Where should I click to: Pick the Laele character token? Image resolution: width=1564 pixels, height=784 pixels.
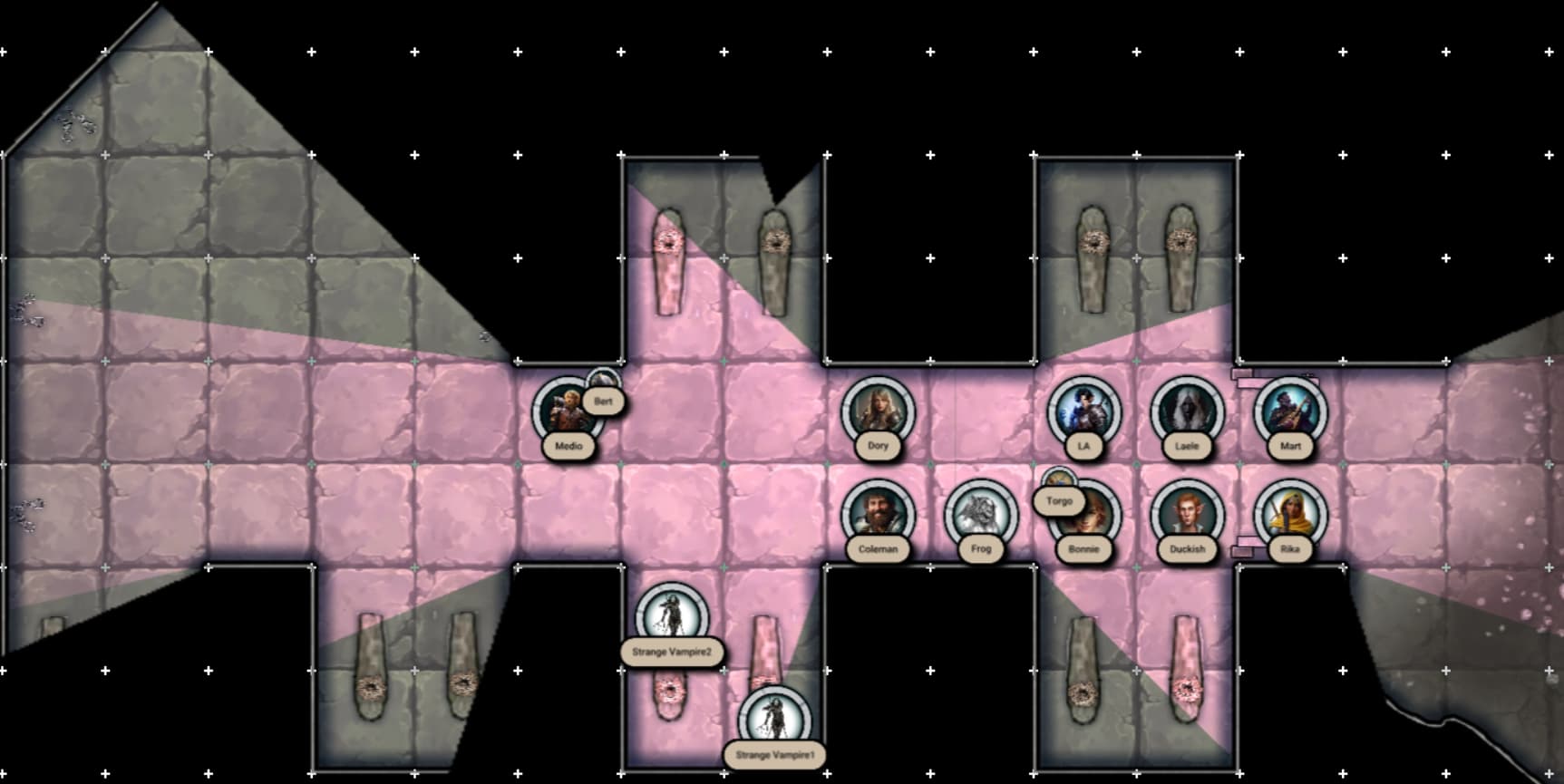pyautogui.click(x=1187, y=411)
